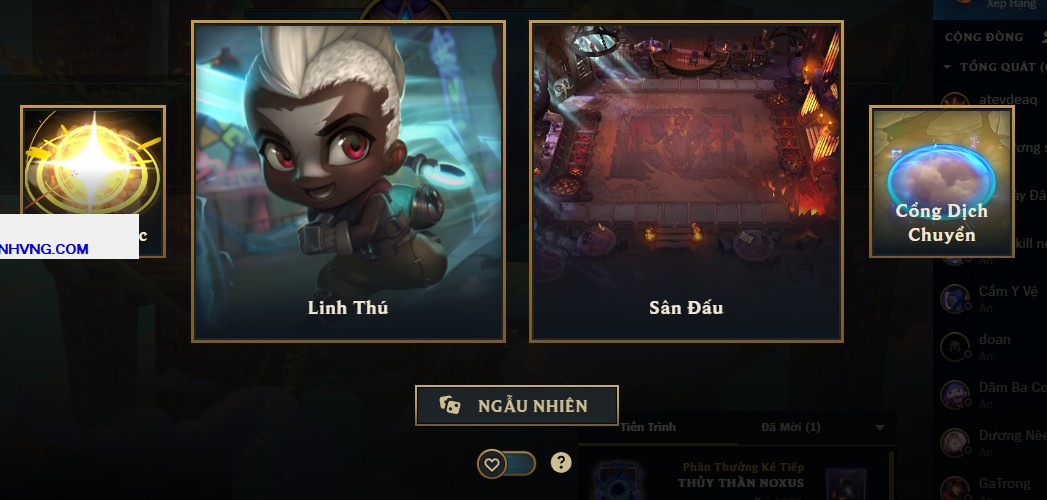Open the question mark help icon
Image resolution: width=1047 pixels, height=500 pixels.
coord(562,462)
